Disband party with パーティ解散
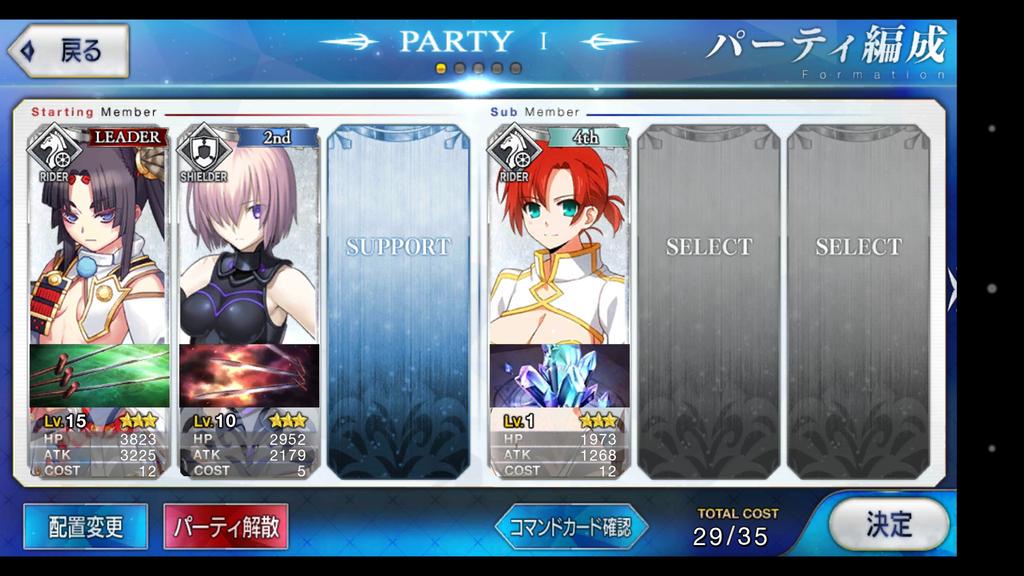Image resolution: width=1024 pixels, height=576 pixels. (x=226, y=527)
